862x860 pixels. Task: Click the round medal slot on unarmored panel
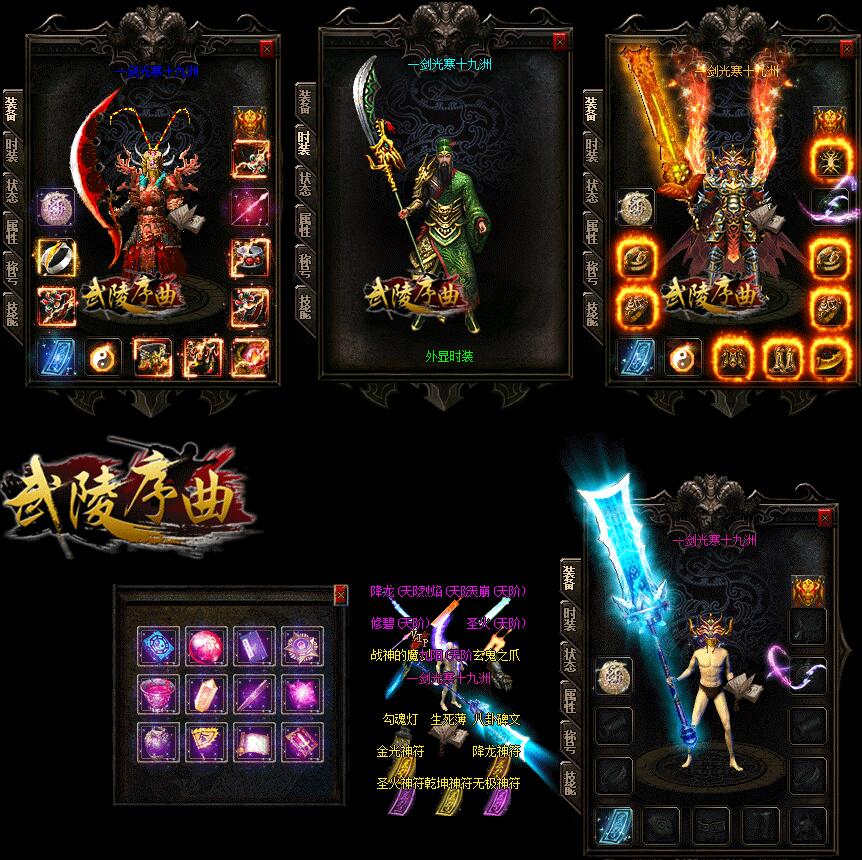[613, 676]
